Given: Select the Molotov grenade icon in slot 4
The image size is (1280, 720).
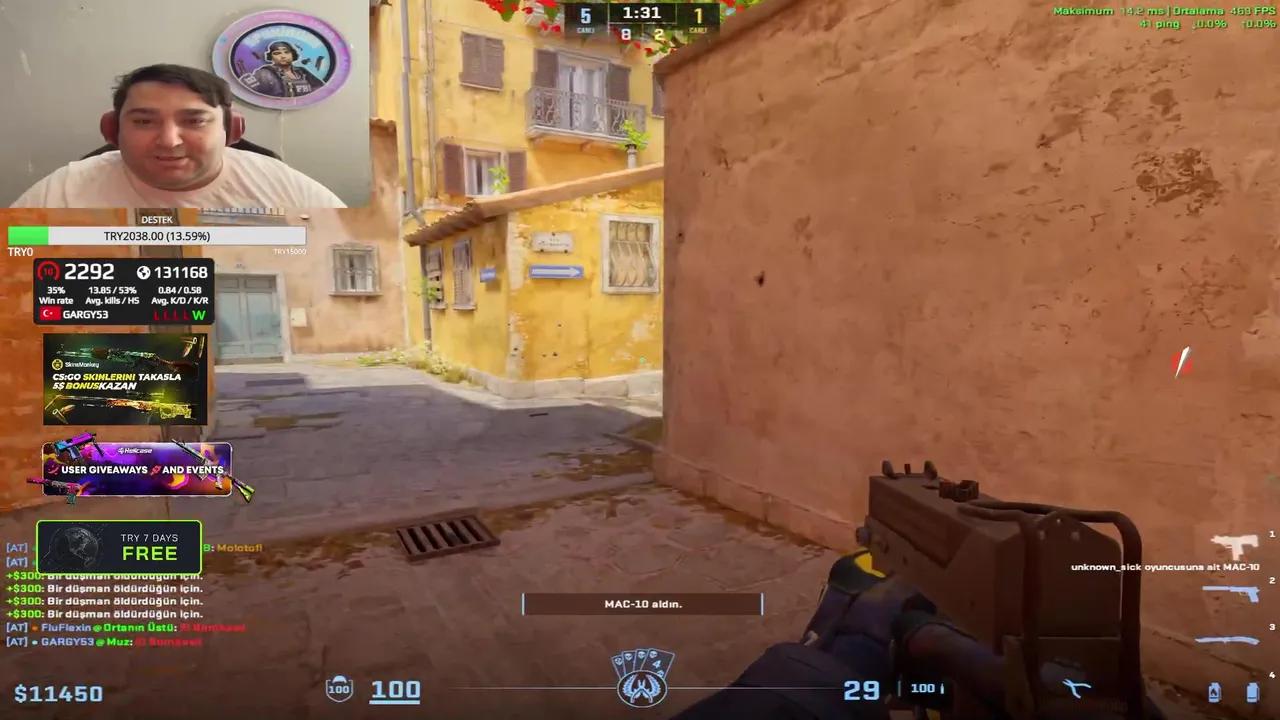Looking at the screenshot, I should [1215, 692].
